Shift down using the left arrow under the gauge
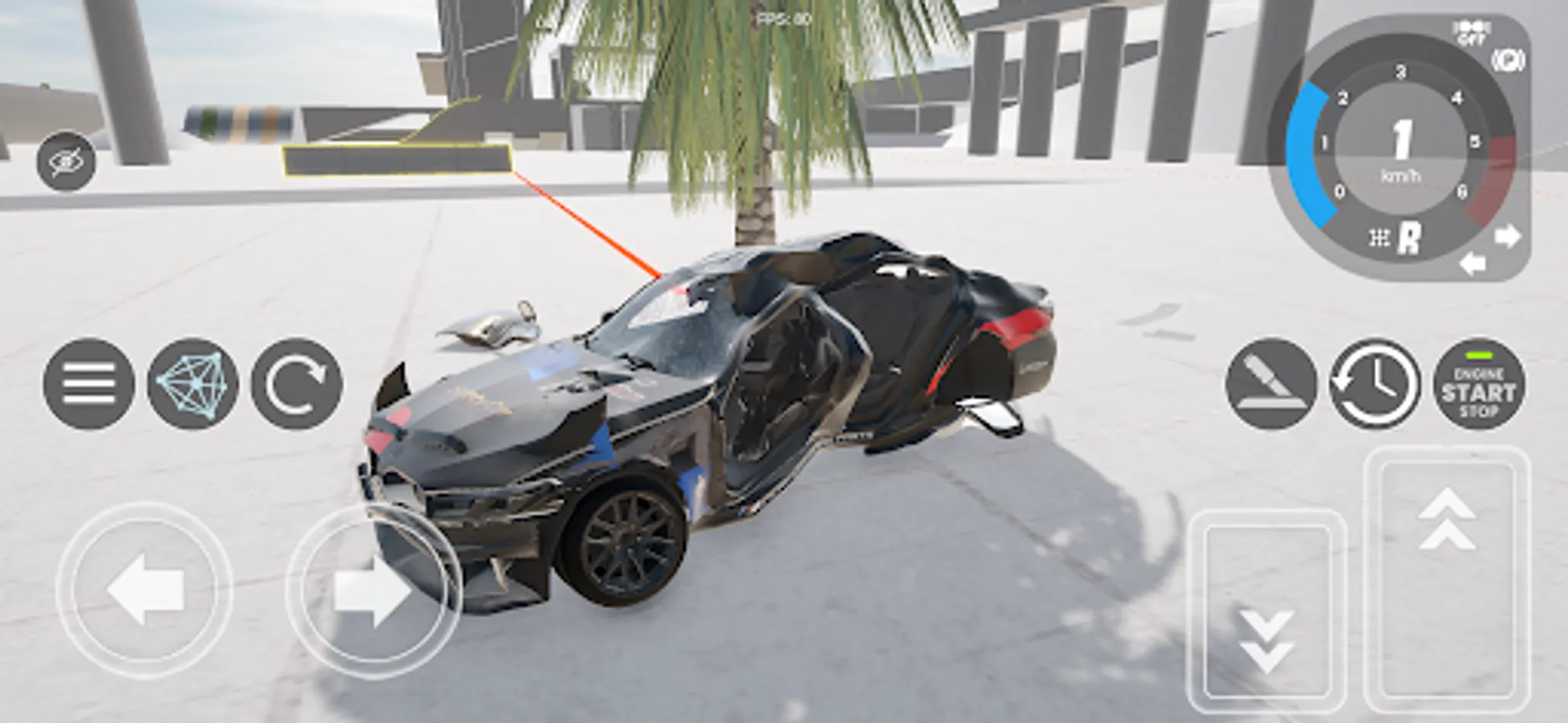This screenshot has width=1568, height=723. [x=1474, y=261]
